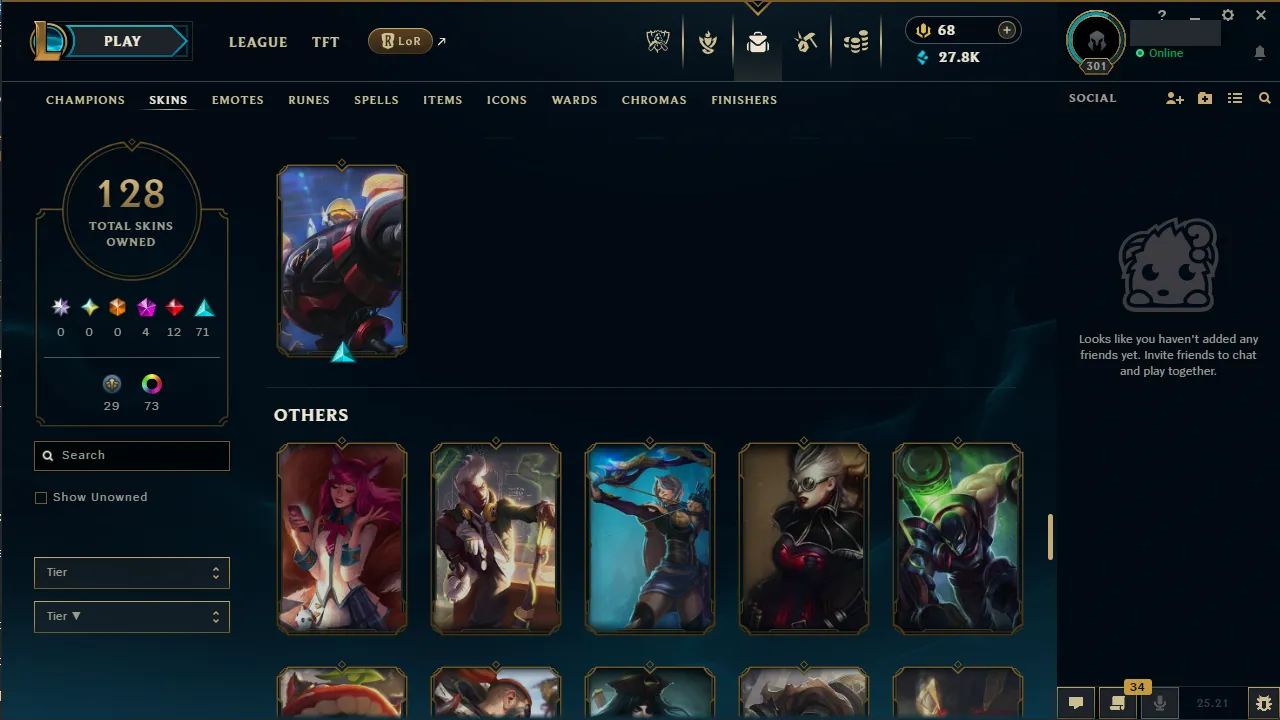This screenshot has width=1280, height=720.
Task: Open the notifications bell icon
Action: coord(1260,53)
